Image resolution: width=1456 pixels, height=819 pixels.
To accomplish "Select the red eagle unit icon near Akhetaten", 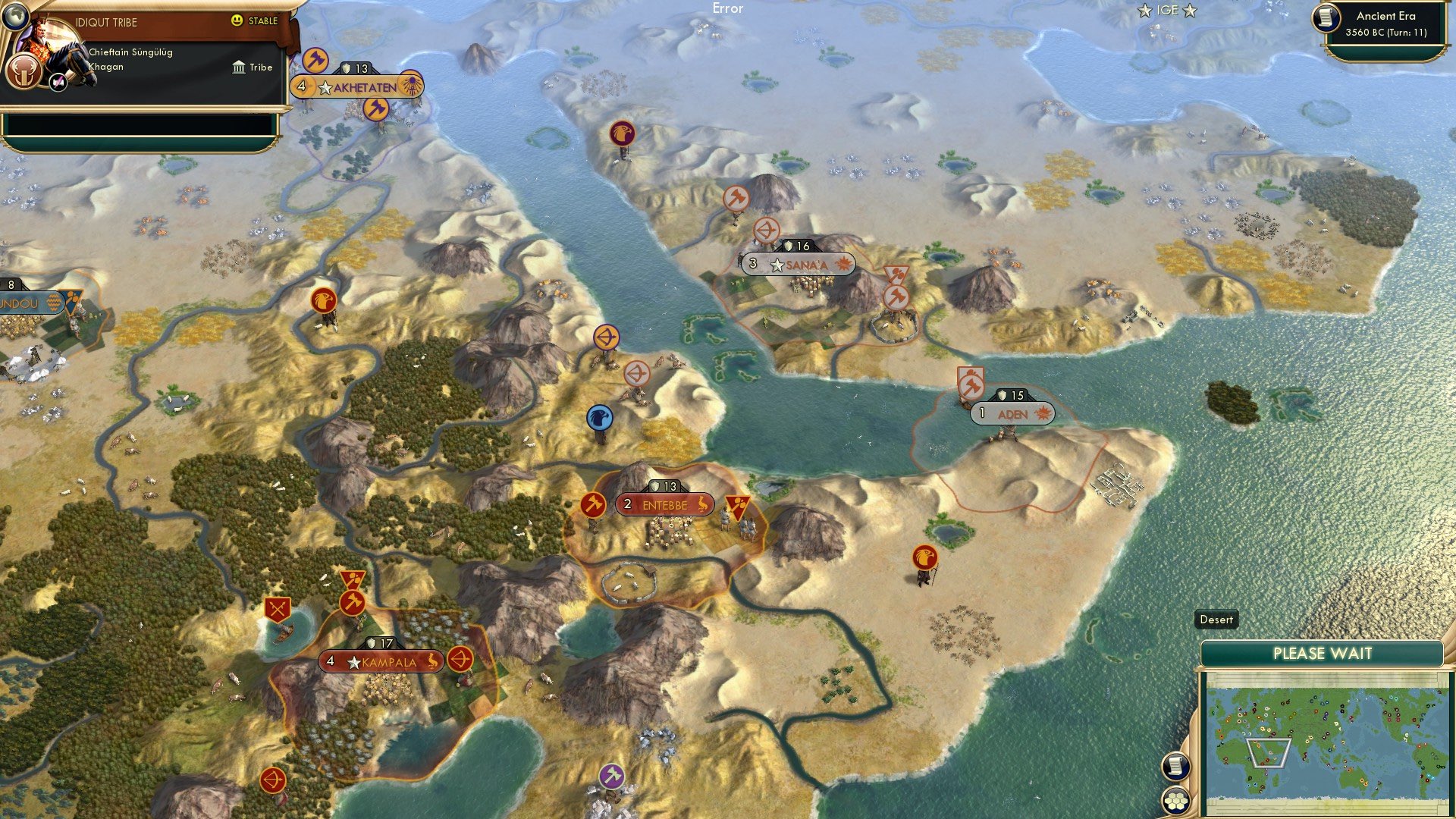I will [324, 301].
